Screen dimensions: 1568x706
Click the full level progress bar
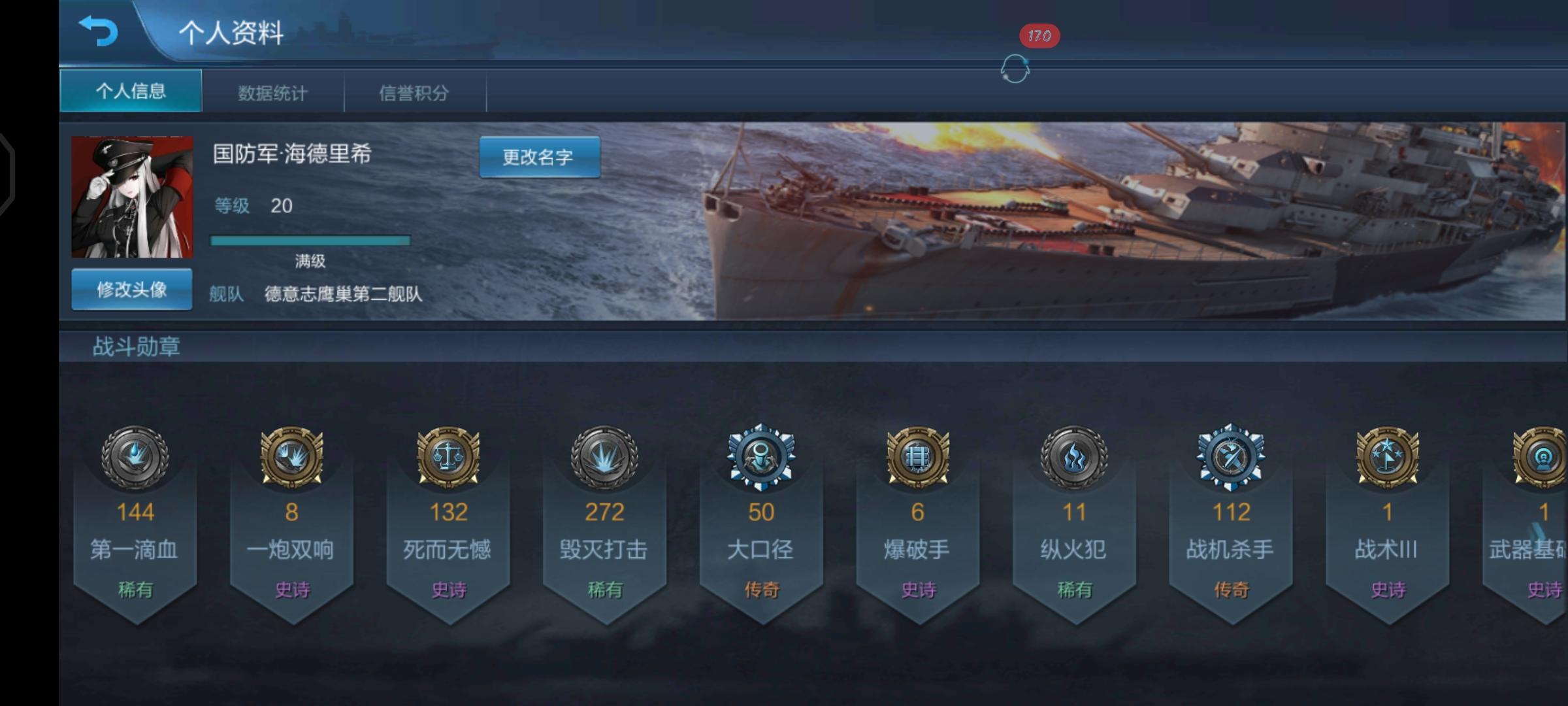[x=309, y=239]
